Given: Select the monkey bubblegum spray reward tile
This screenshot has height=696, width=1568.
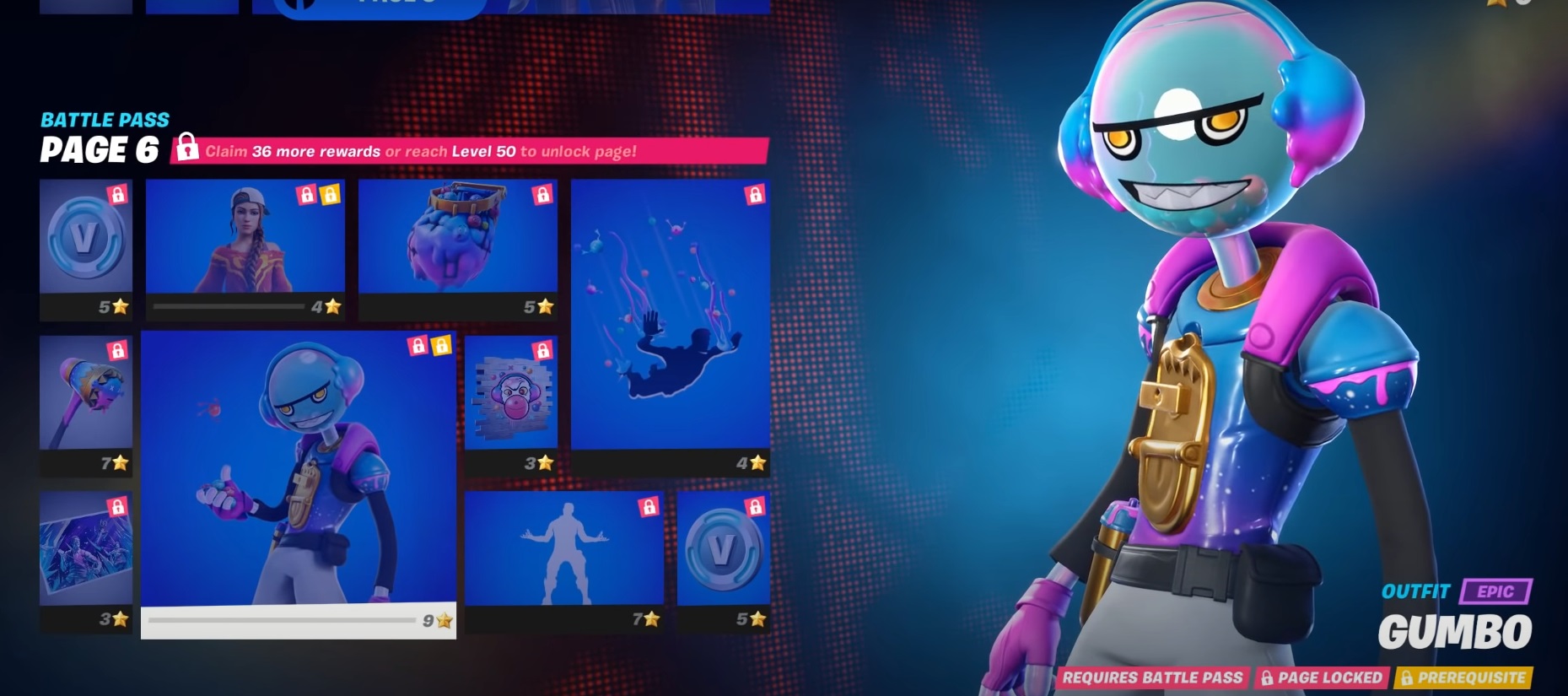Looking at the screenshot, I should pos(510,392).
